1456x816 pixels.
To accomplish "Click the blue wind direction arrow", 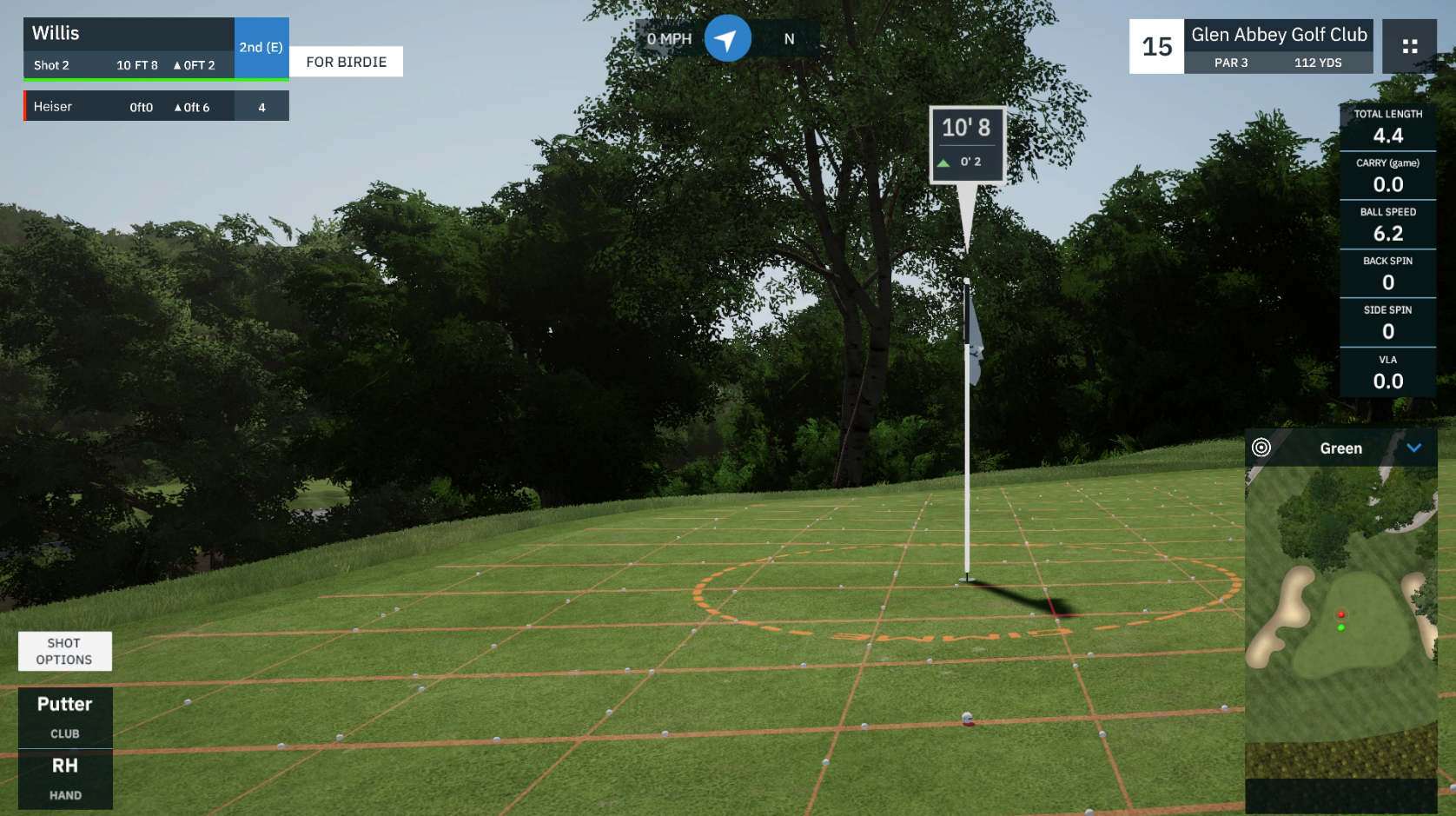I will pos(727,39).
